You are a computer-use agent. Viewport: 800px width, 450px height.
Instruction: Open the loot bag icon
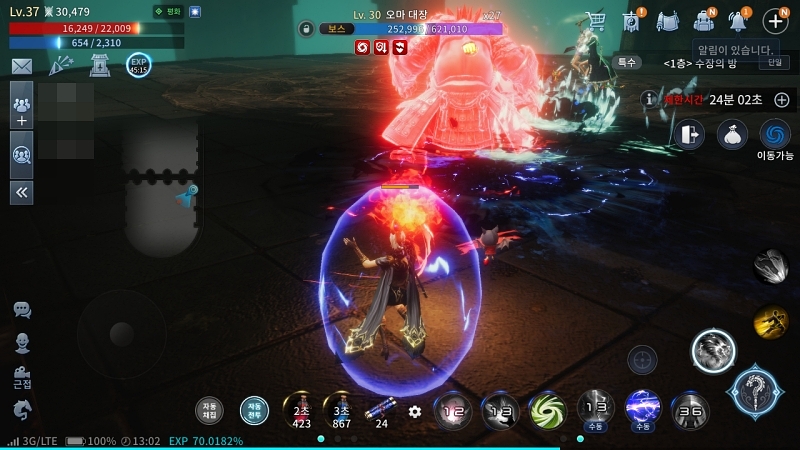point(732,134)
